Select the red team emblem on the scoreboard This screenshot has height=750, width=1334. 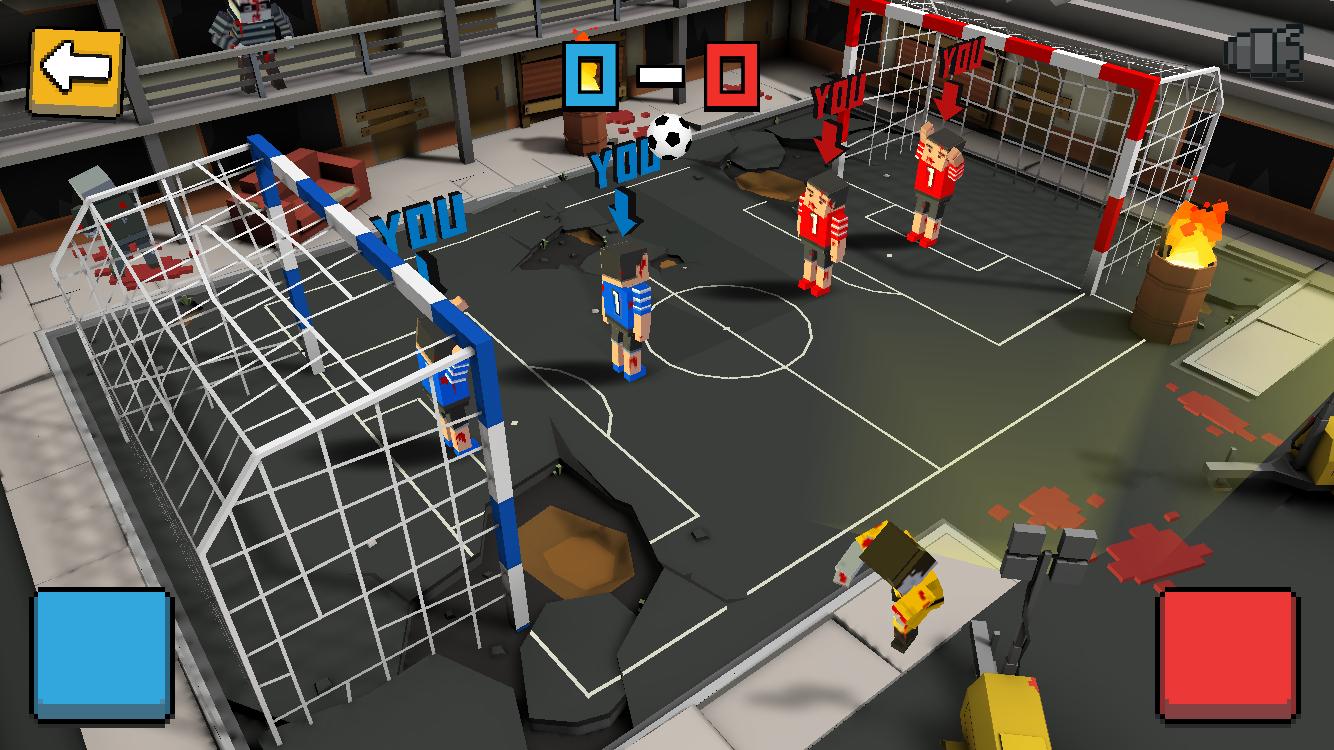[x=728, y=73]
